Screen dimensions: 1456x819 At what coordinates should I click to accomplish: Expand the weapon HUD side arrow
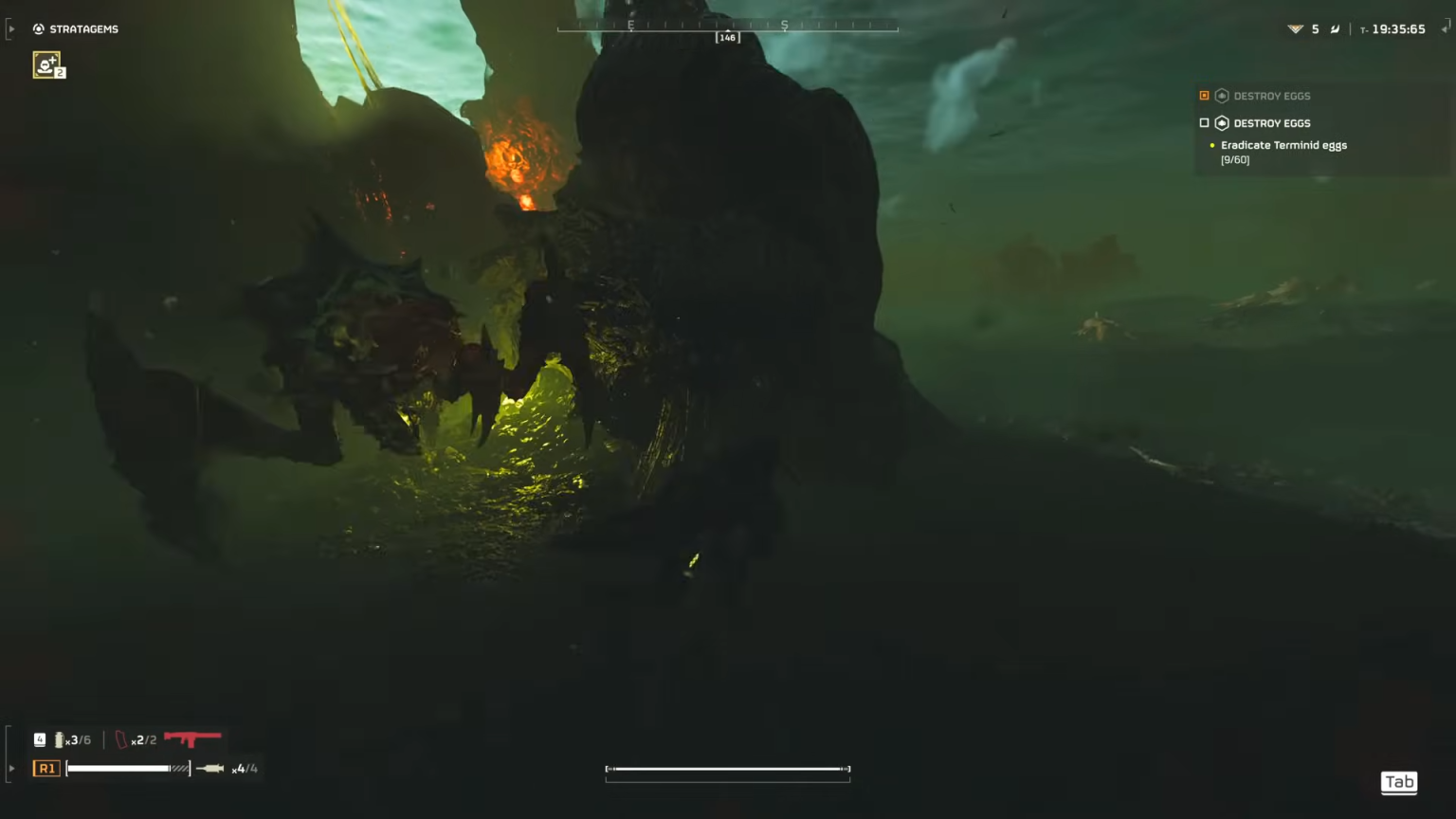tap(10, 768)
